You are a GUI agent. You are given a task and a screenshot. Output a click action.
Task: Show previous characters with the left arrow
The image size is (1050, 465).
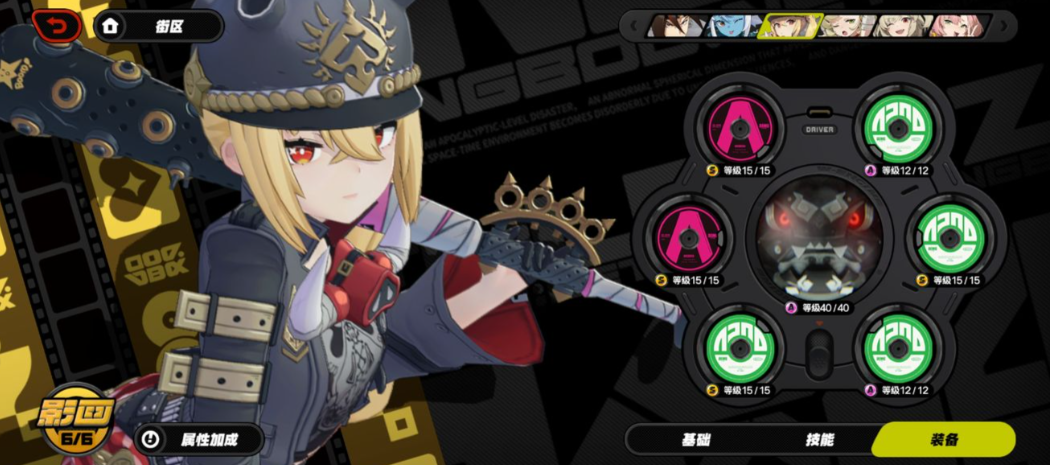(633, 26)
